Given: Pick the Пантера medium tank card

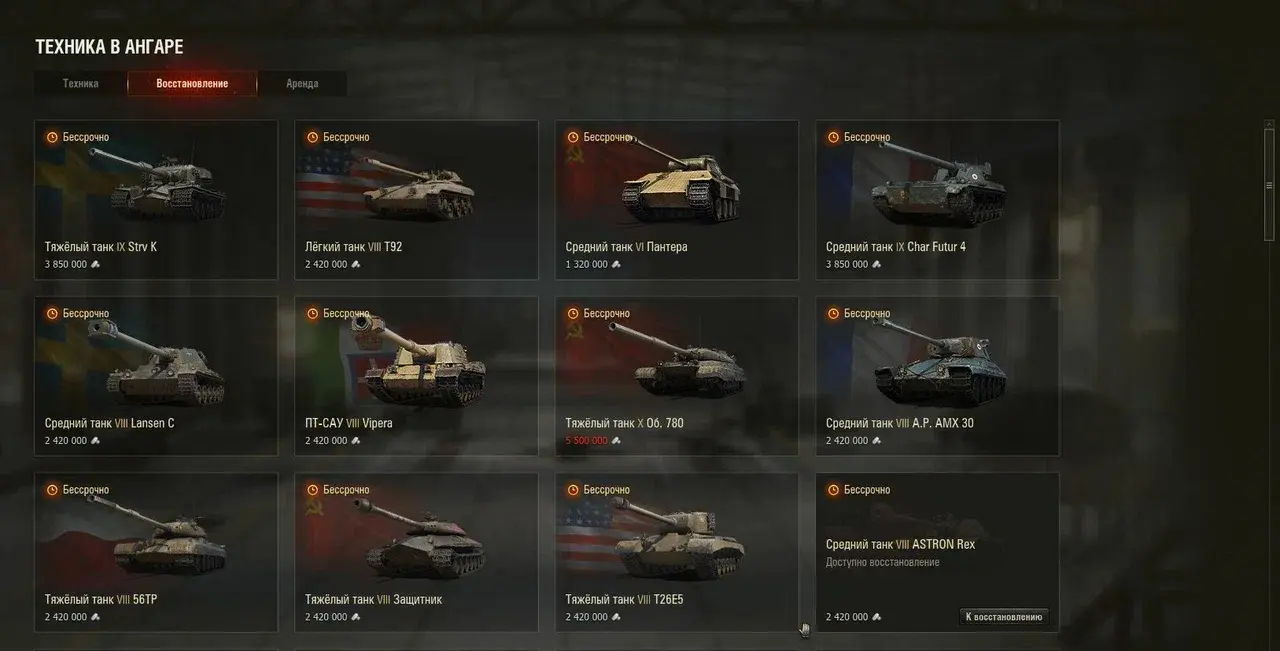Looking at the screenshot, I should 677,200.
